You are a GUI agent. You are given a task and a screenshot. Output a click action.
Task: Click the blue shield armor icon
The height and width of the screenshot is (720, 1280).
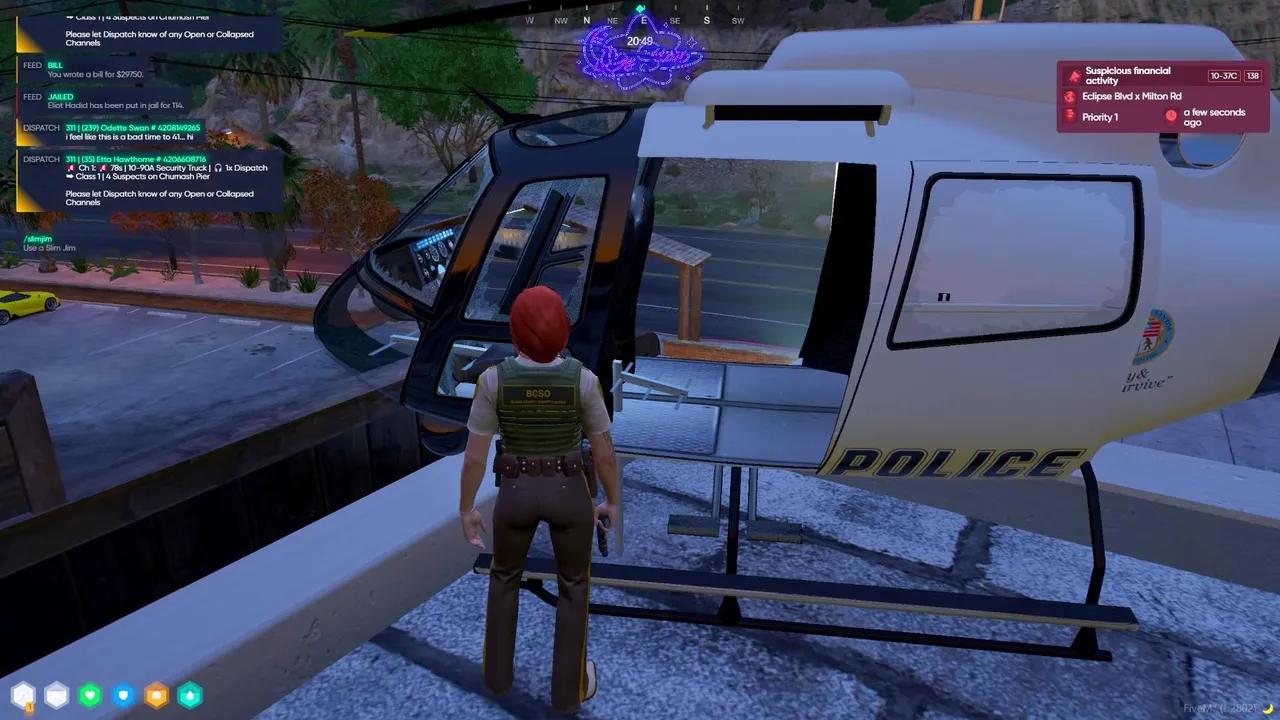[x=123, y=694]
